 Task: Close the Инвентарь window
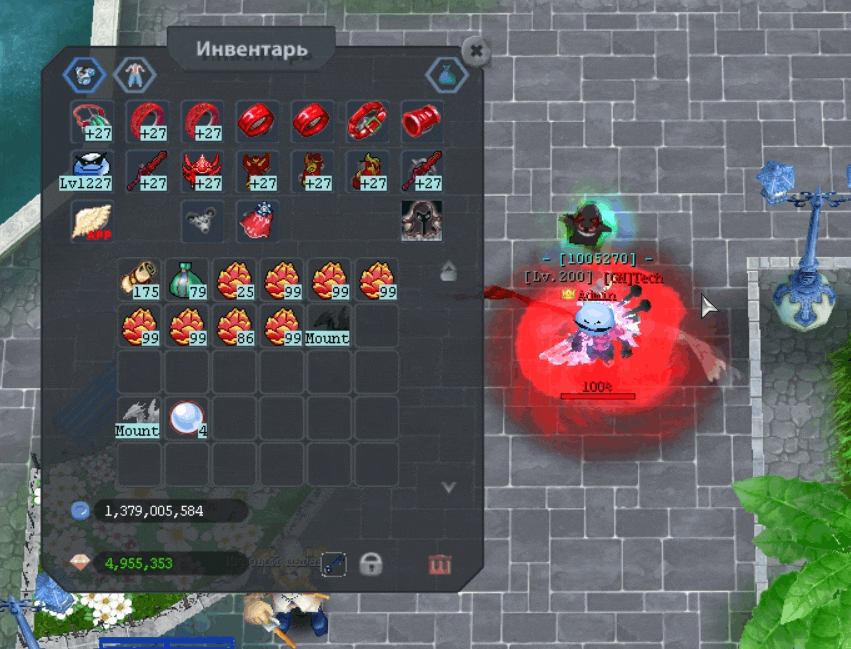pos(476,51)
